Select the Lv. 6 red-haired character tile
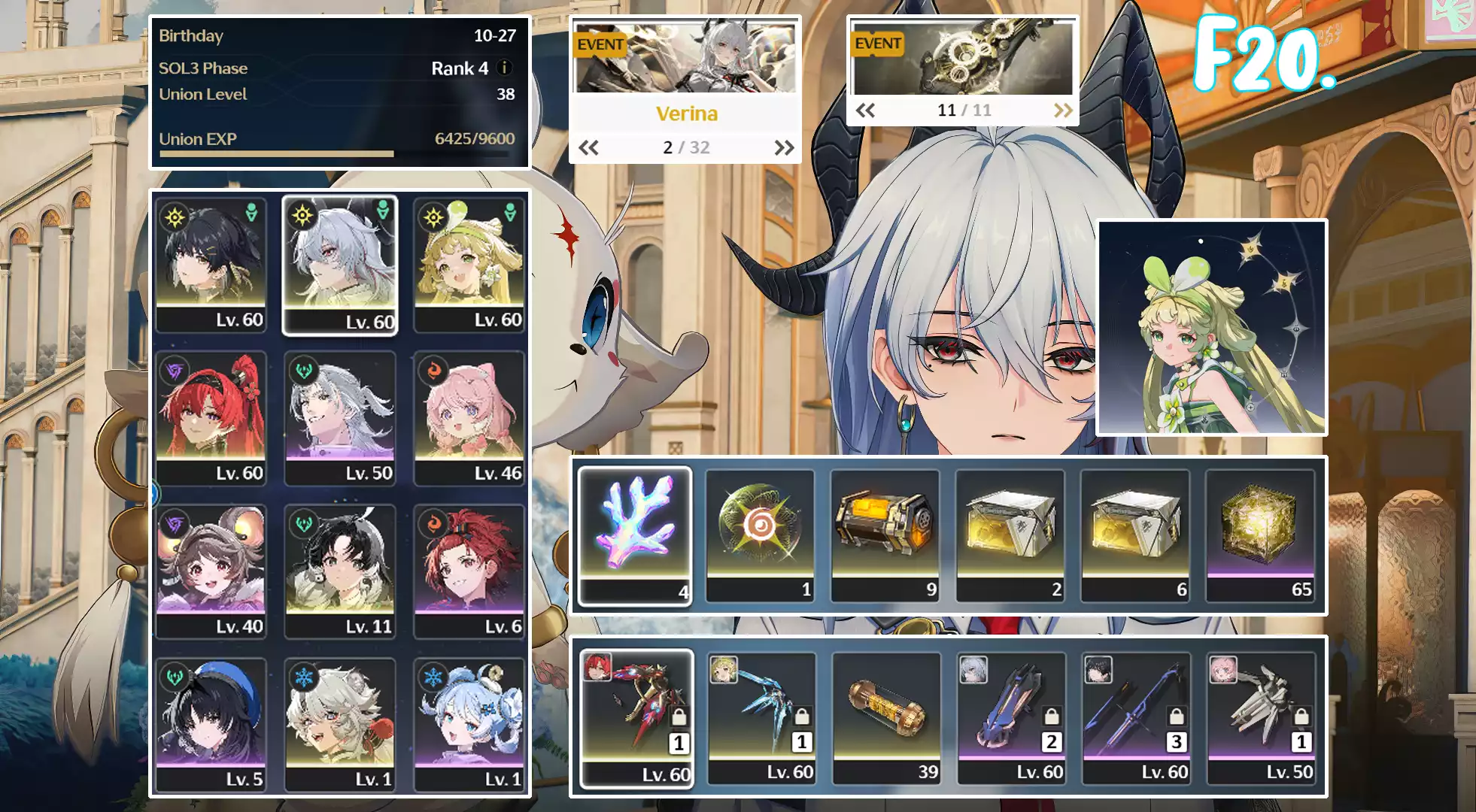 click(x=469, y=571)
